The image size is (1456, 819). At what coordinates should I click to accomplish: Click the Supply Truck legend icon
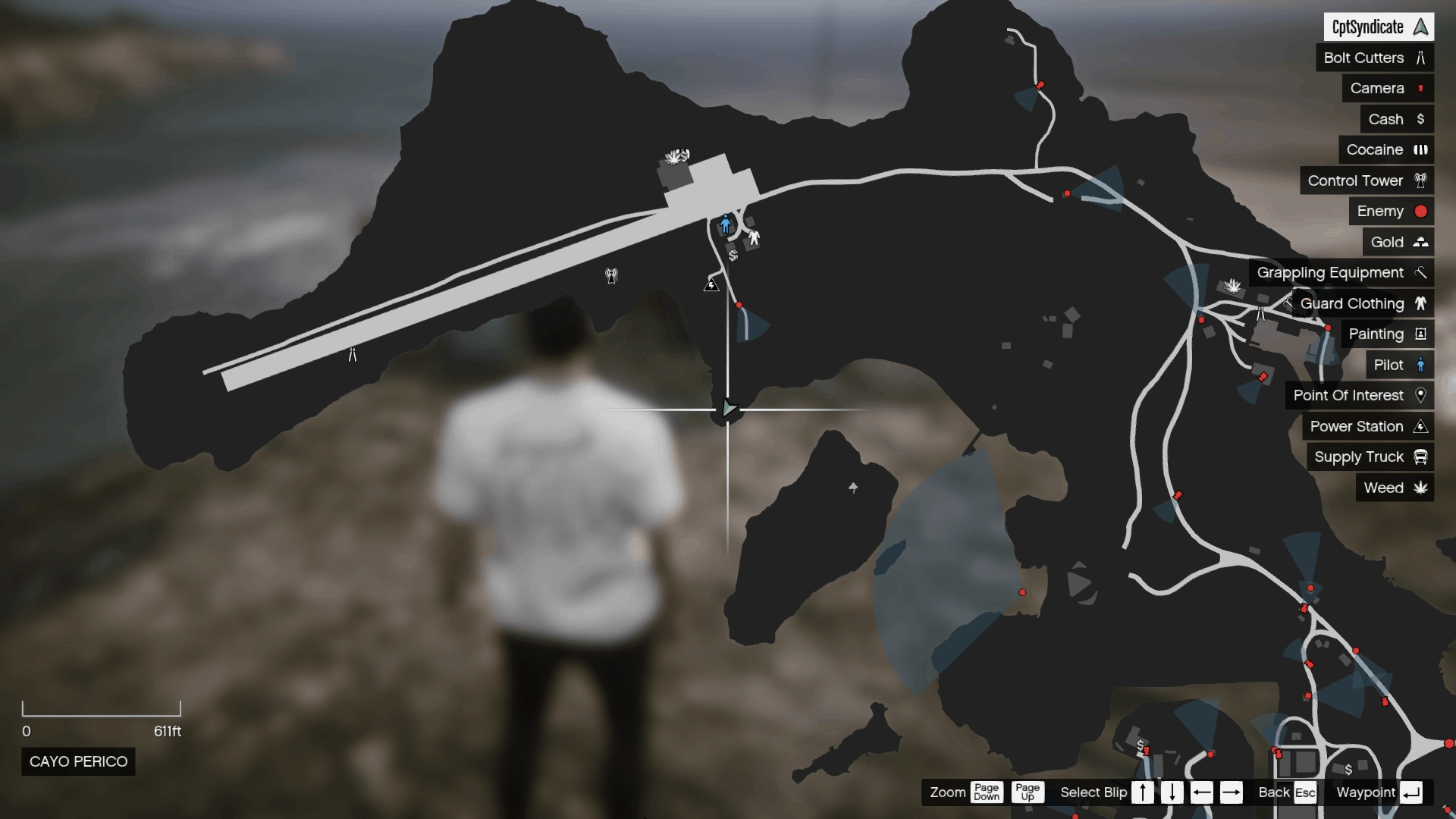coord(1421,457)
